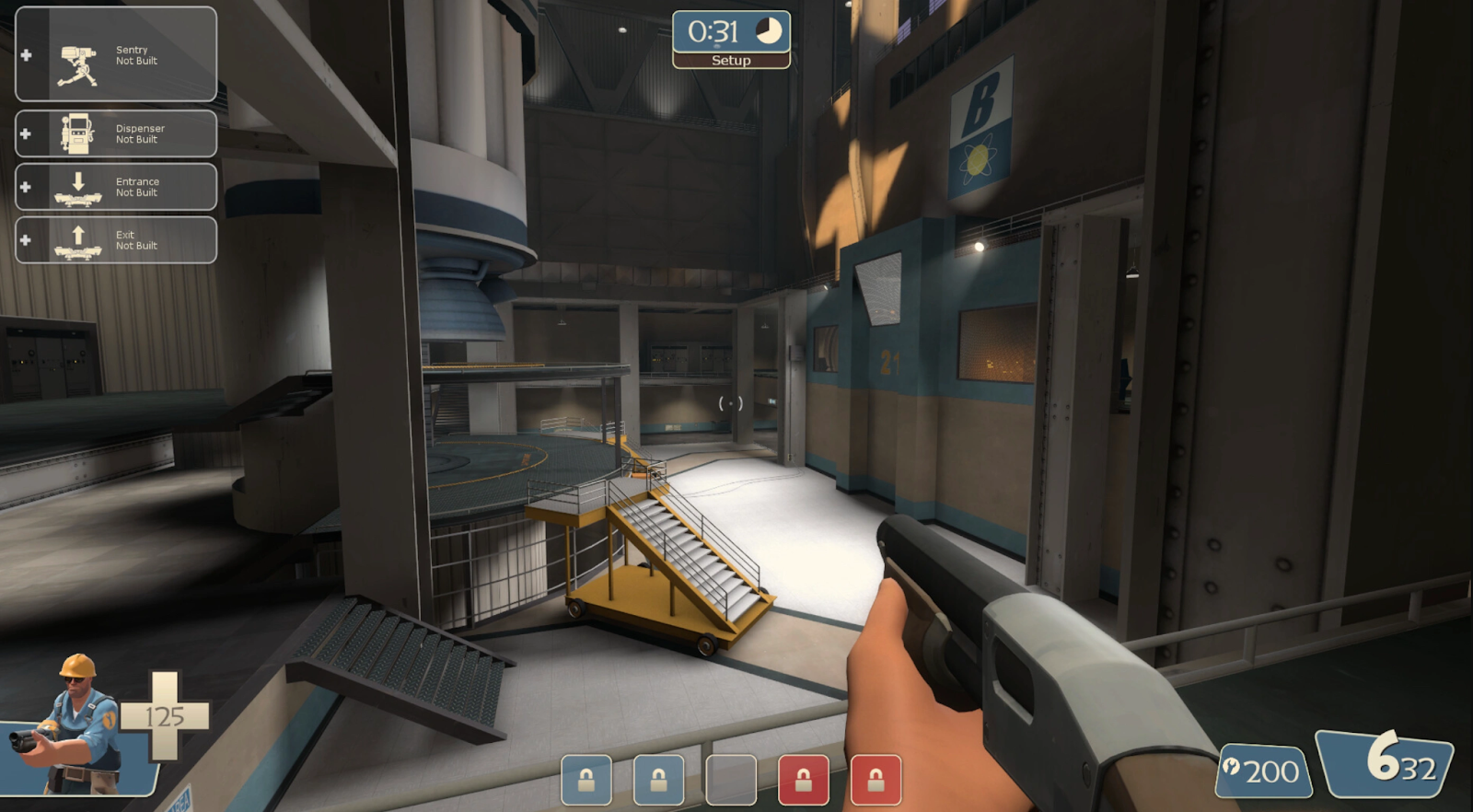Click the neutral gray control point icon
1473x812 pixels.
coord(731,780)
